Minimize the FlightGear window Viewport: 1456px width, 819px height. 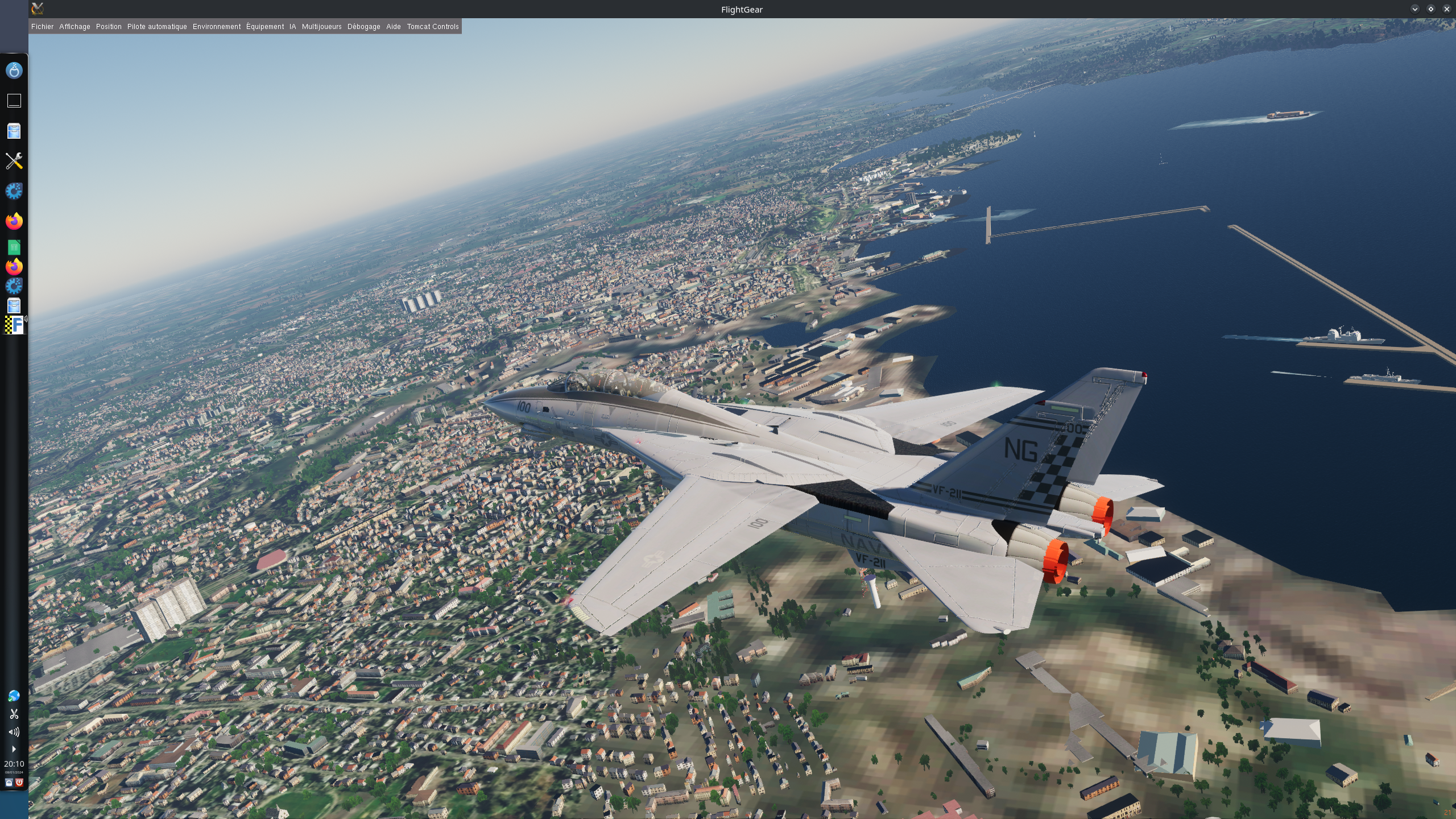pyautogui.click(x=1414, y=9)
